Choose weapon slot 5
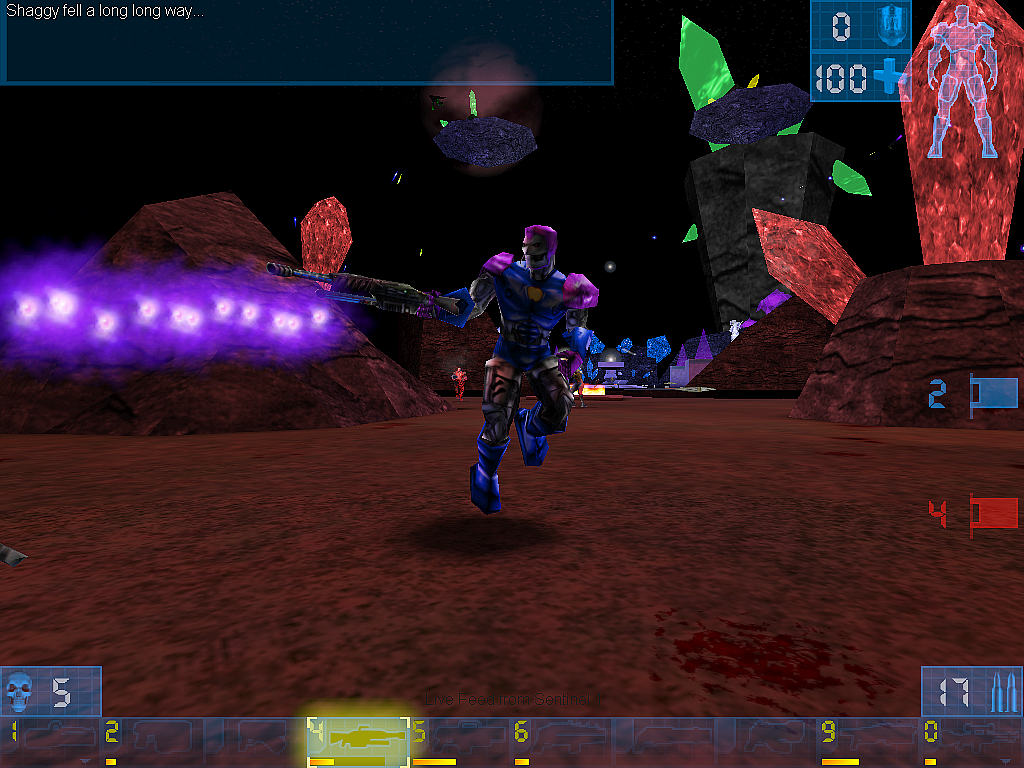The height and width of the screenshot is (768, 1024). (460, 741)
